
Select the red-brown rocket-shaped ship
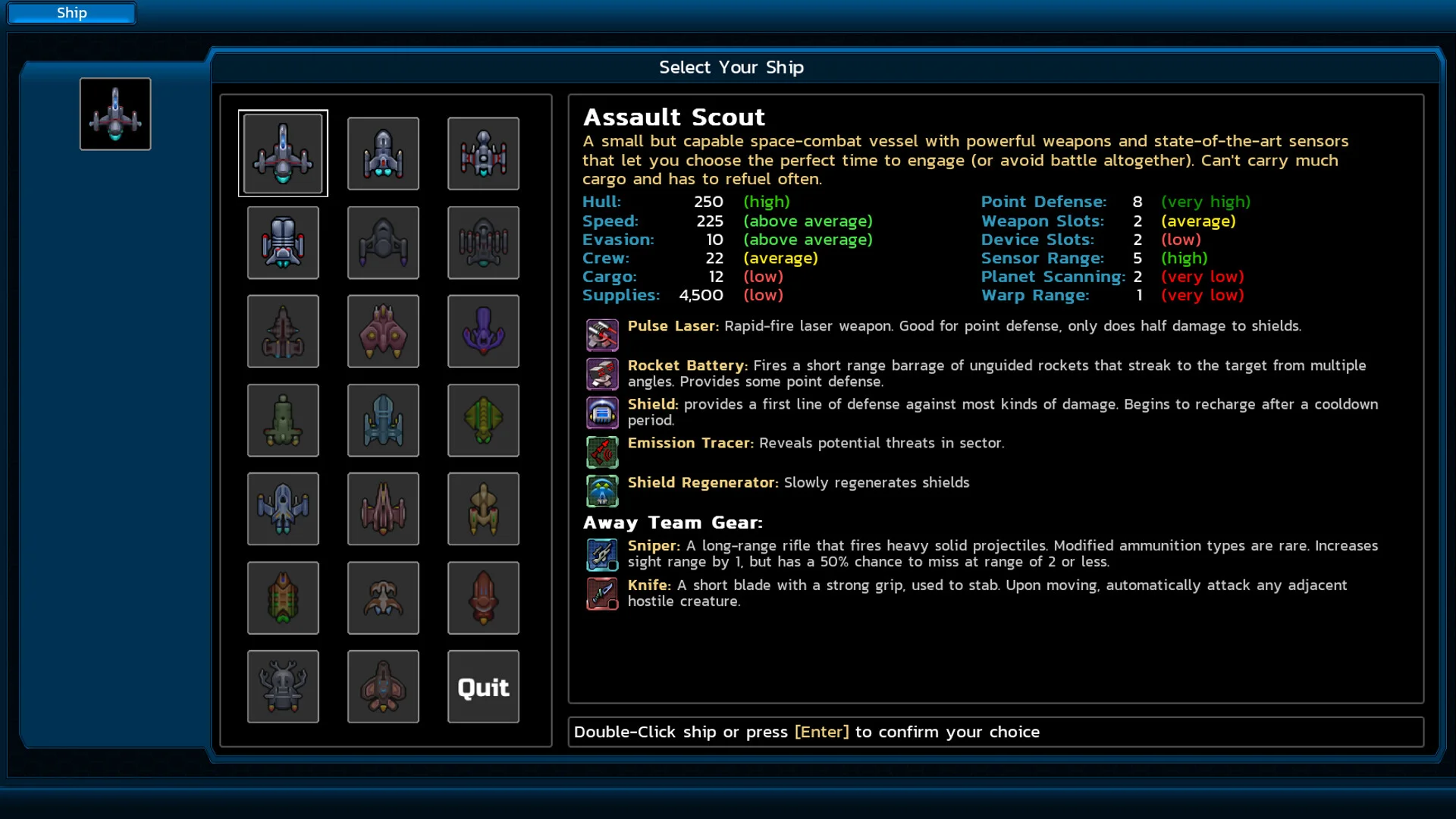pyautogui.click(x=483, y=598)
